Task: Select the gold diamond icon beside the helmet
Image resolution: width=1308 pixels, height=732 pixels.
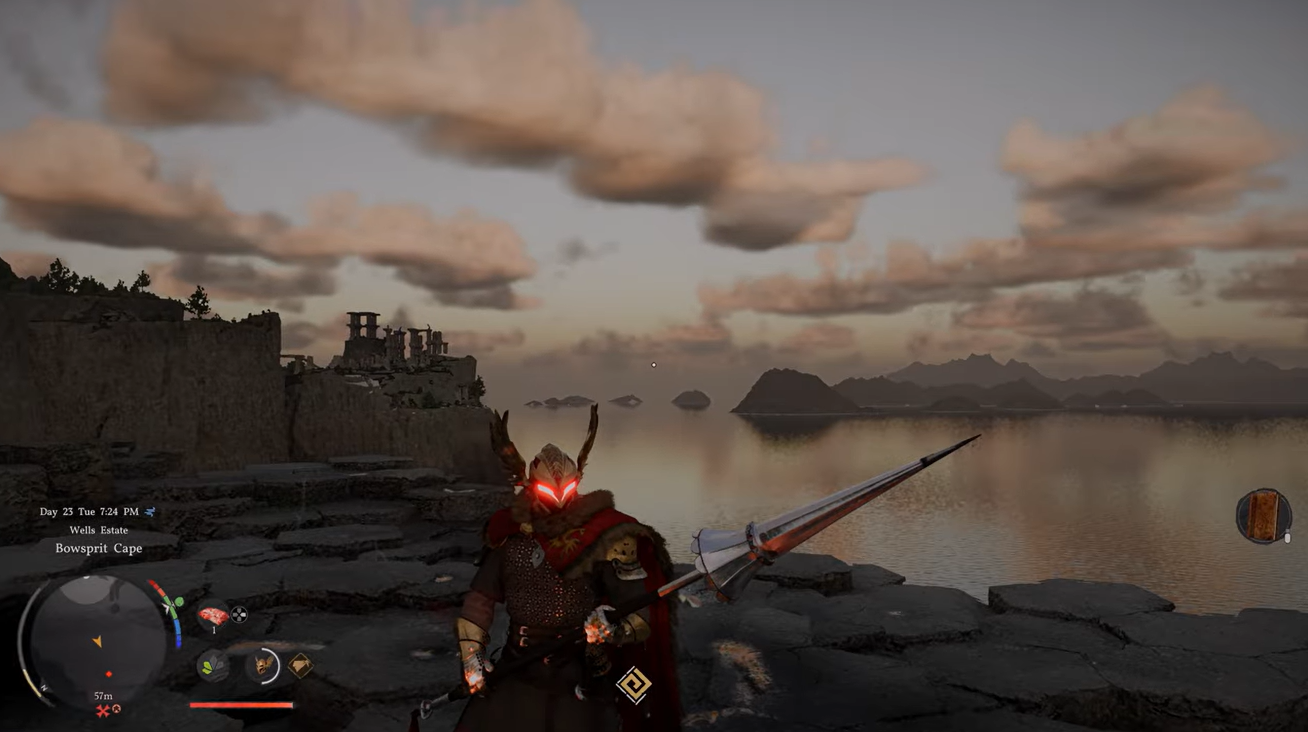Action: [300, 665]
